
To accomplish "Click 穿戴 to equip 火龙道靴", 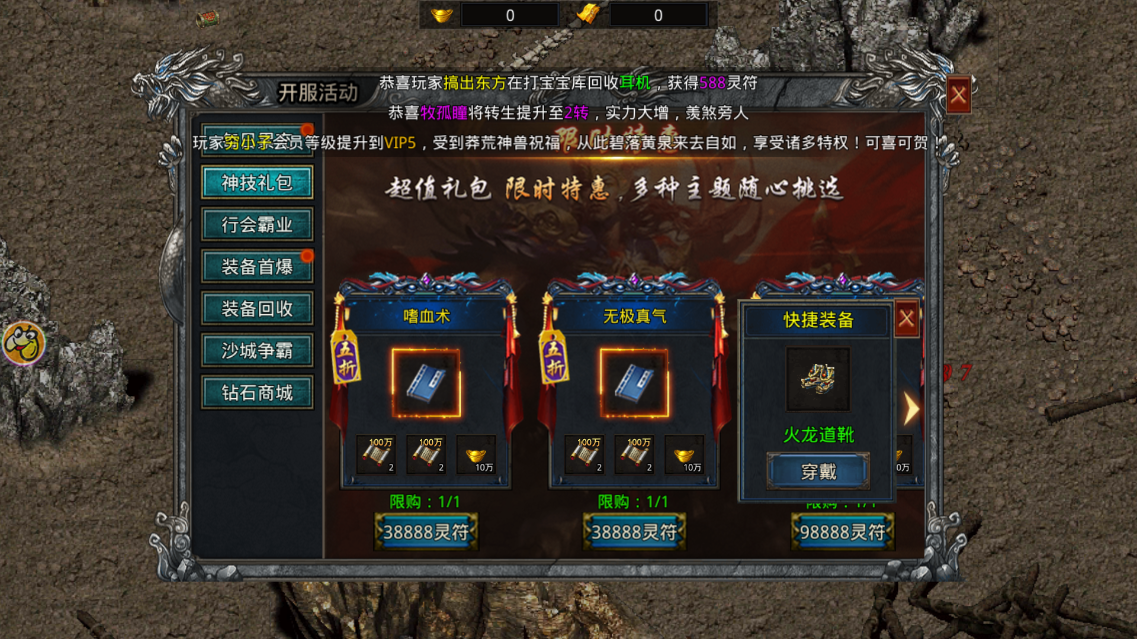I will click(x=818, y=472).
